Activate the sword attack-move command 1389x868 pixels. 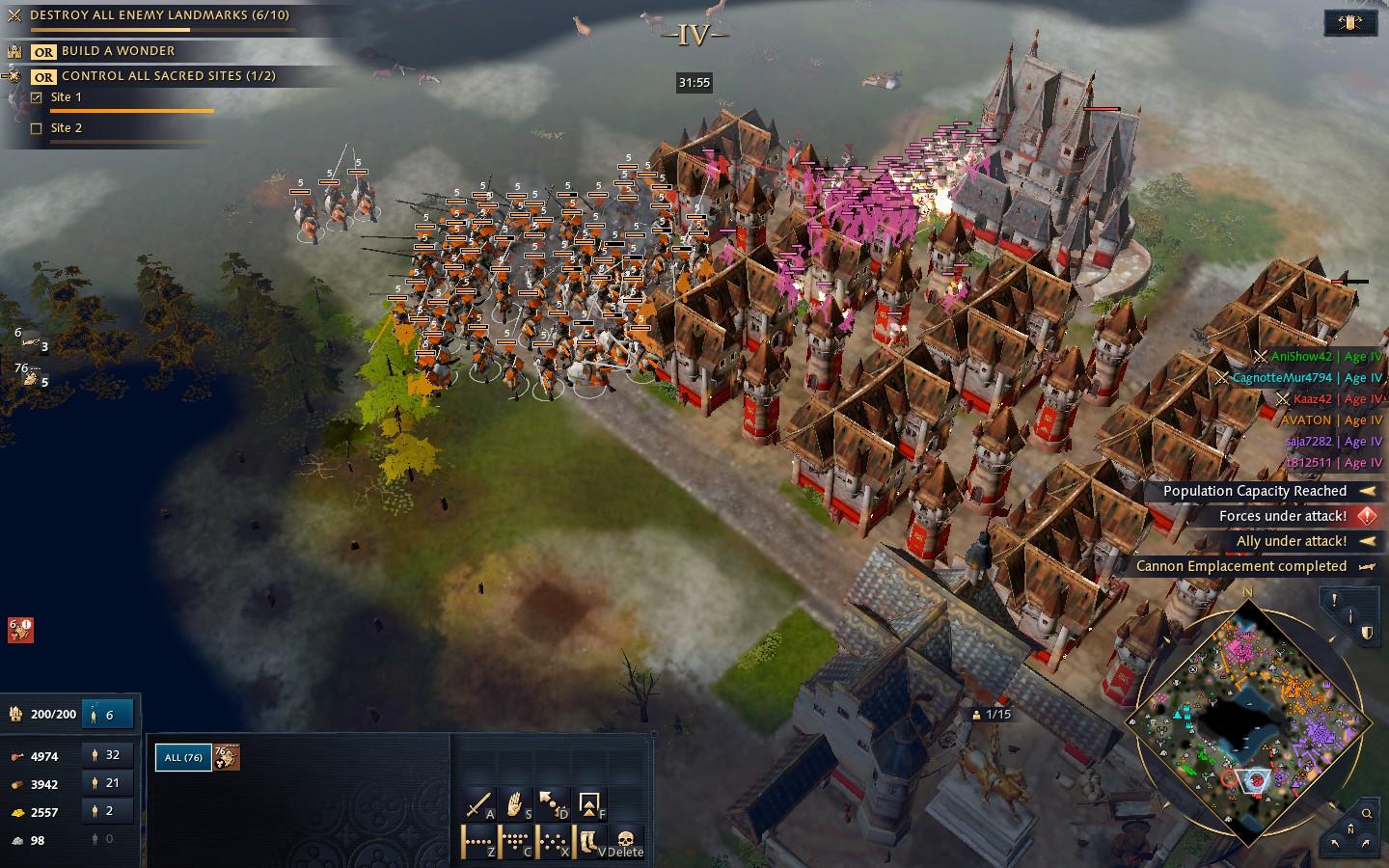click(x=479, y=803)
